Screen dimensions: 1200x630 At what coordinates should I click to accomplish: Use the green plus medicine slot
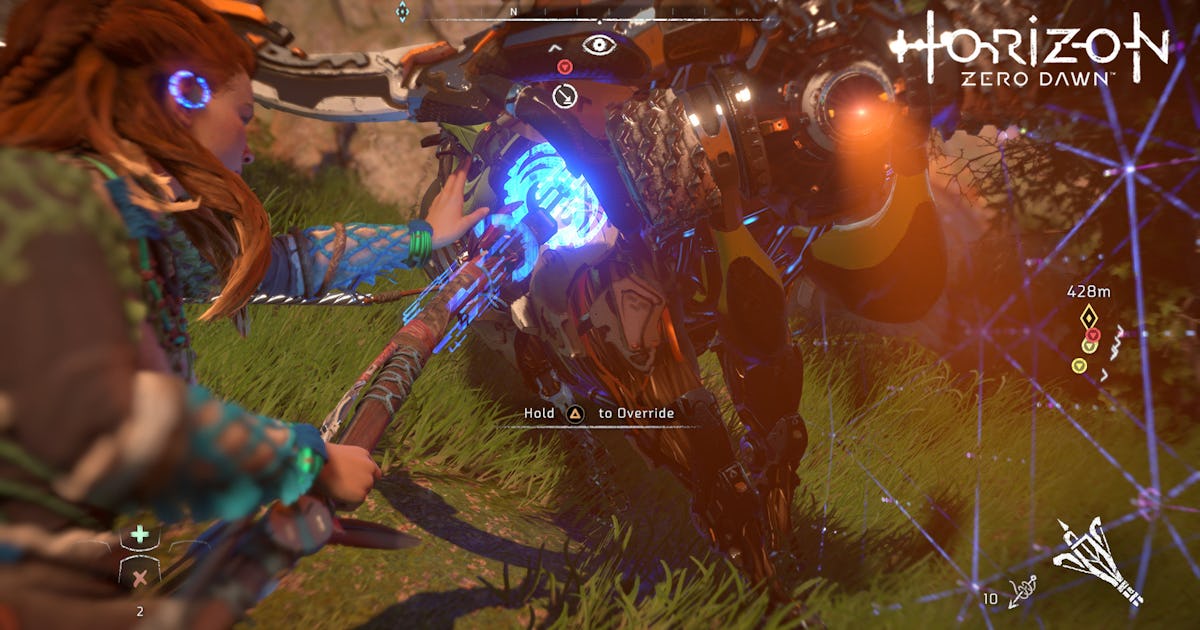[x=140, y=535]
